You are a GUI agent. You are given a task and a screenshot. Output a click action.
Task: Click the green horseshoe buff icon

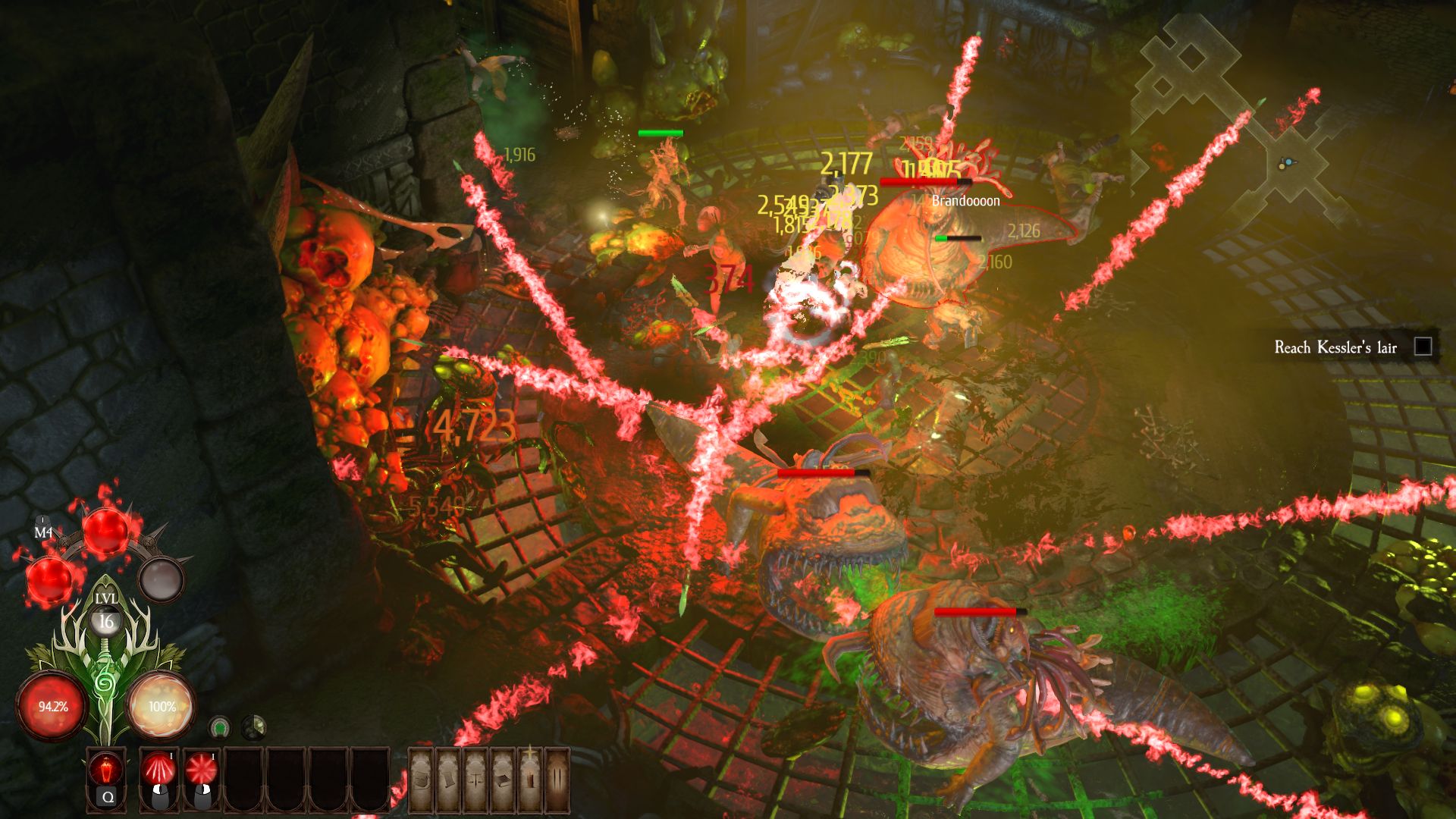click(x=220, y=728)
